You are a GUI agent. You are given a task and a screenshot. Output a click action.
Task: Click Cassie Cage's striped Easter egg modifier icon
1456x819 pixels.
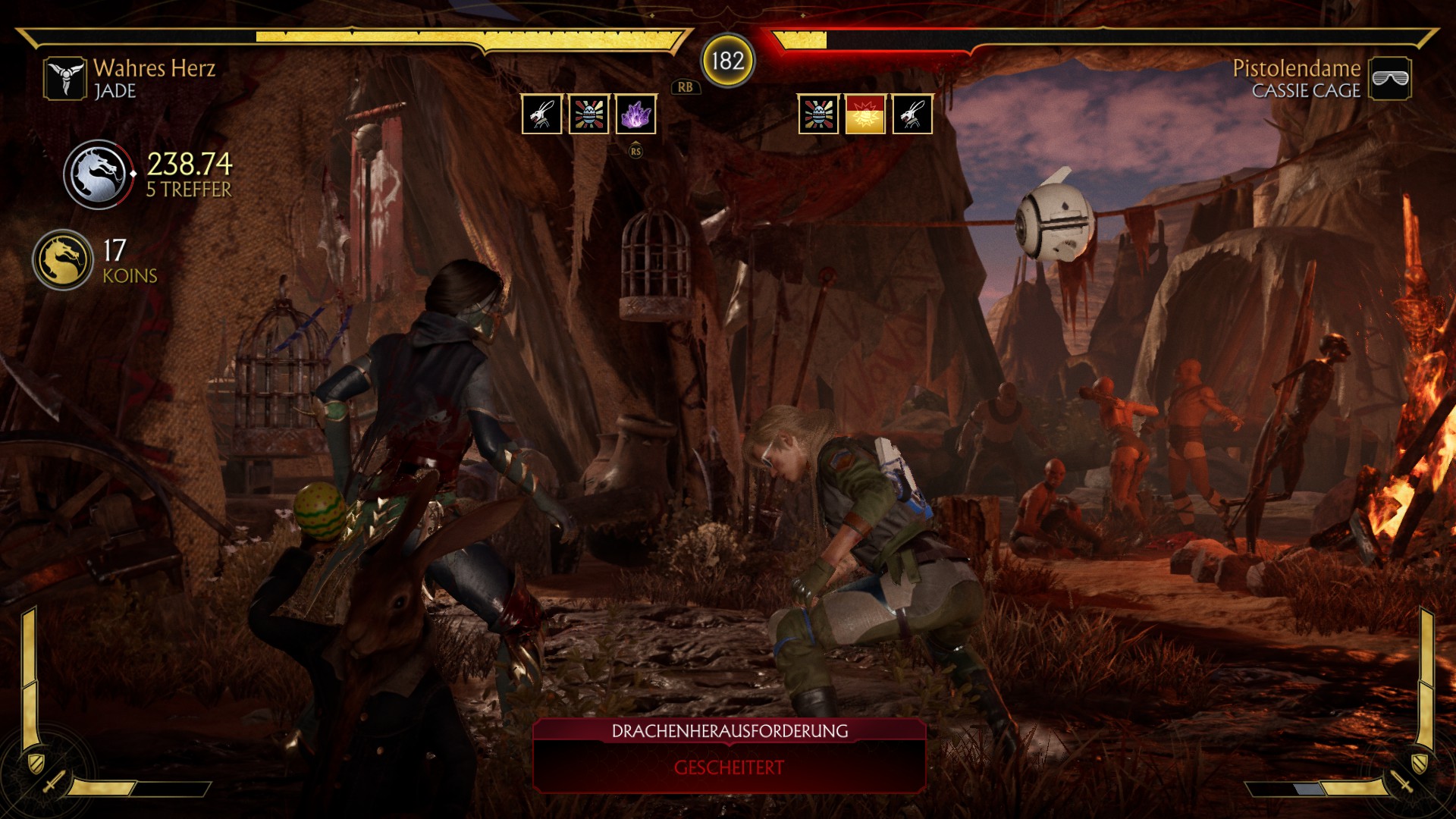pos(818,115)
